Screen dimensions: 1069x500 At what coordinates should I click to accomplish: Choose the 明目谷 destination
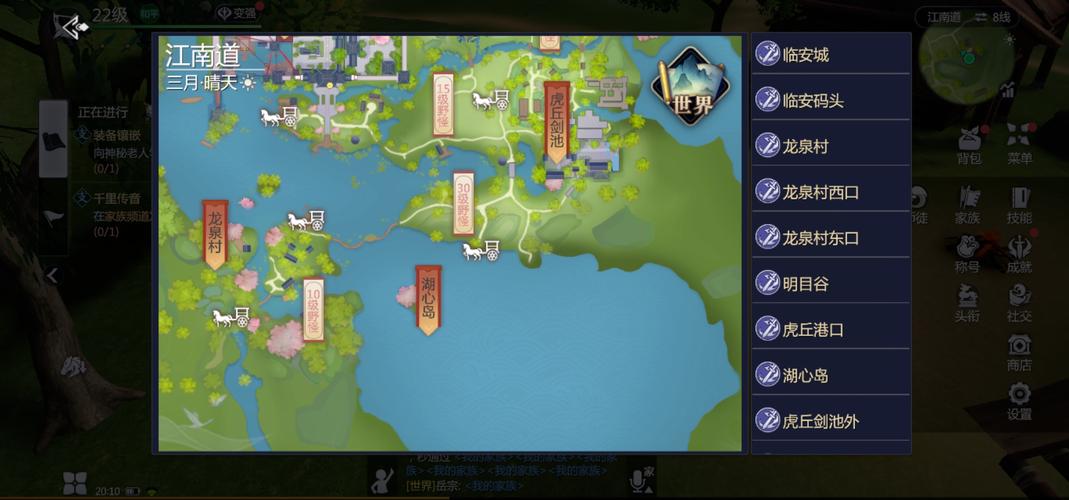[830, 284]
